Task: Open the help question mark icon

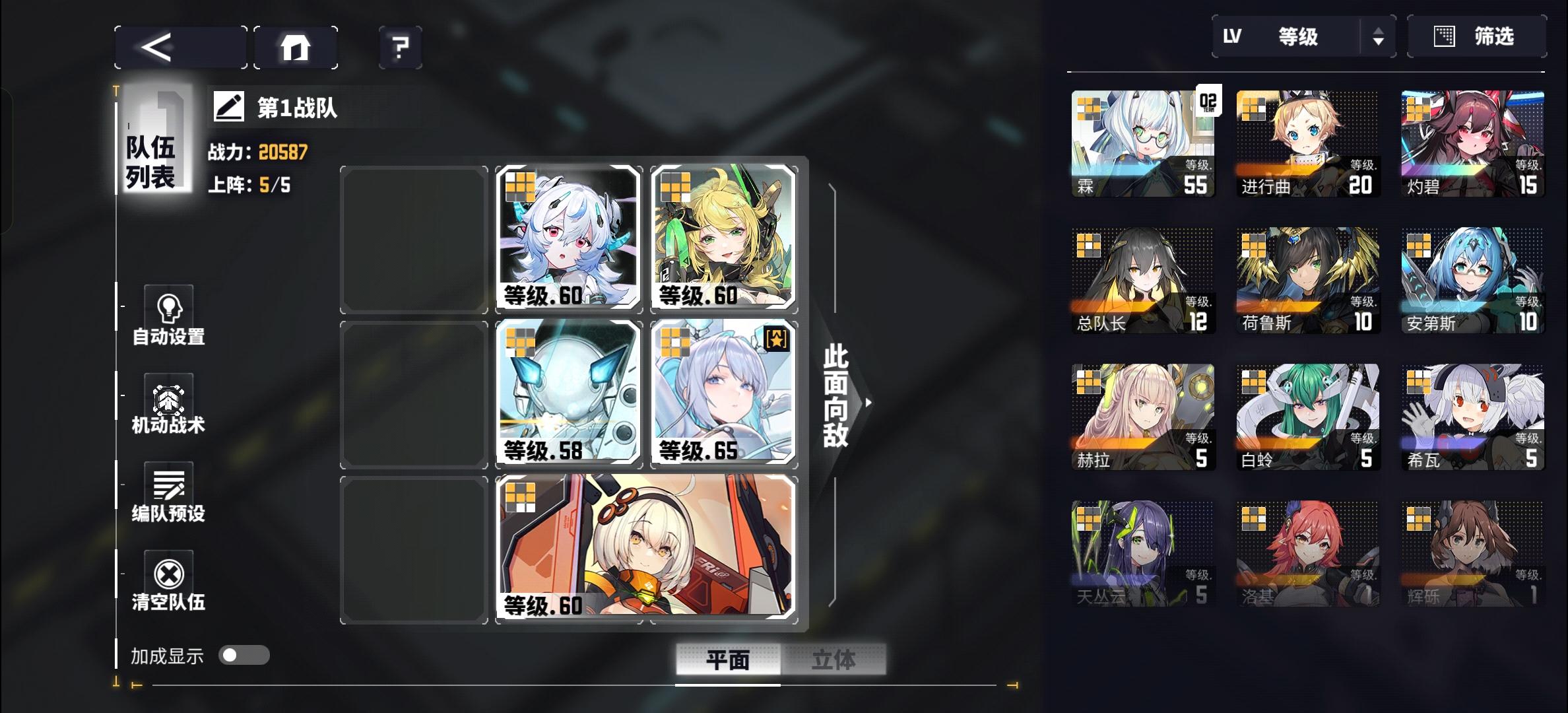Action: click(399, 46)
